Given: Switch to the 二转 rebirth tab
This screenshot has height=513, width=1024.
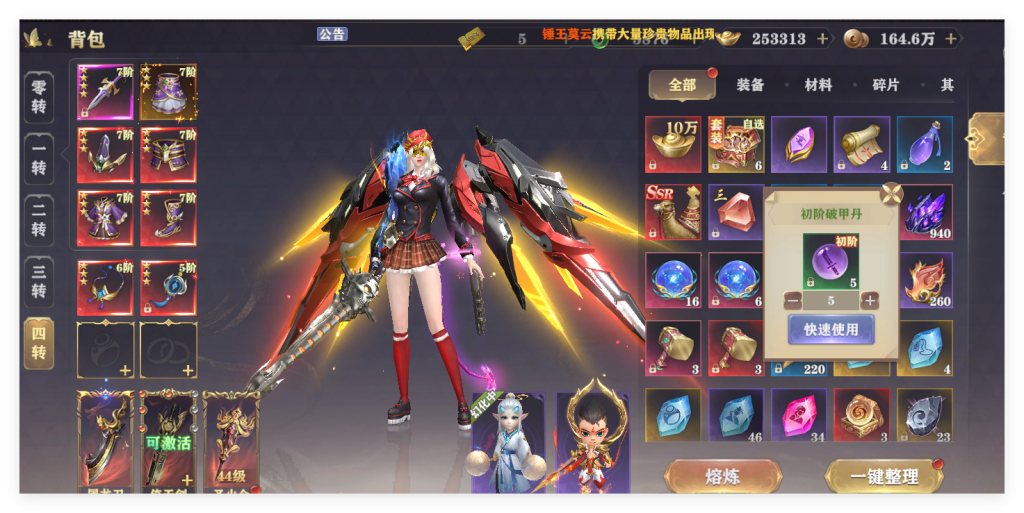Looking at the screenshot, I should (x=39, y=220).
